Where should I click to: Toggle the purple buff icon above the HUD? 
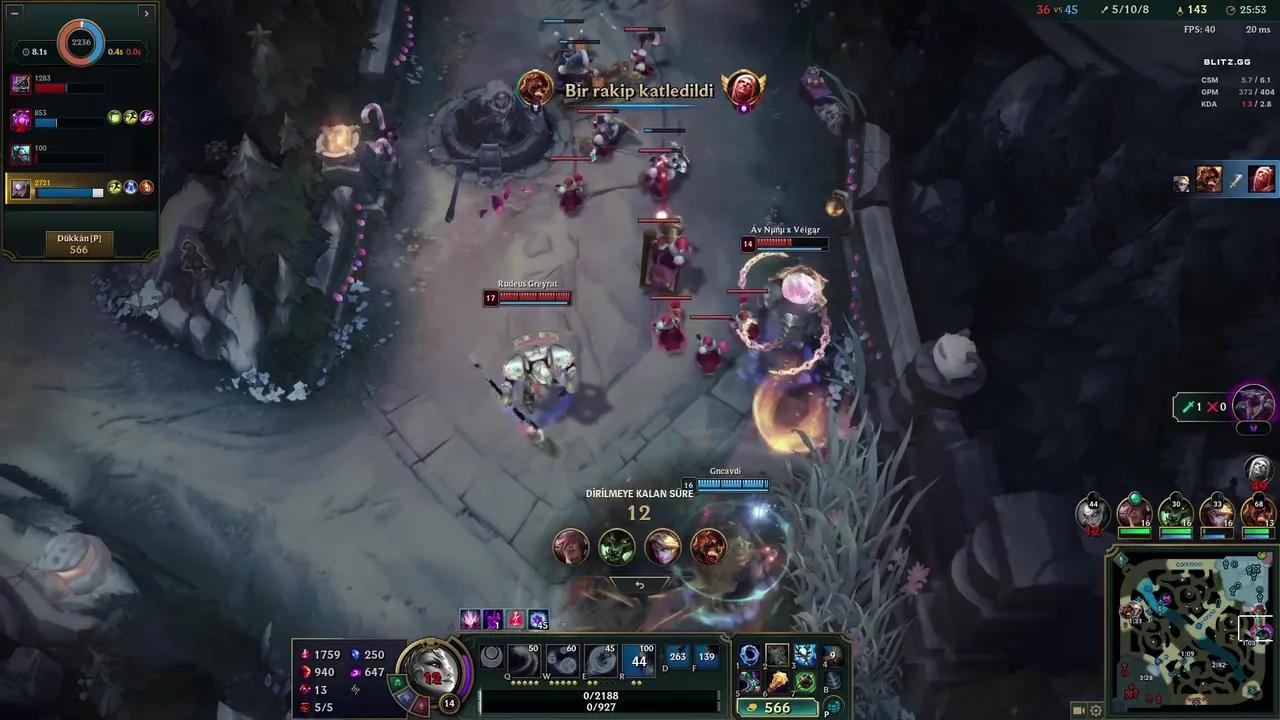pos(492,619)
